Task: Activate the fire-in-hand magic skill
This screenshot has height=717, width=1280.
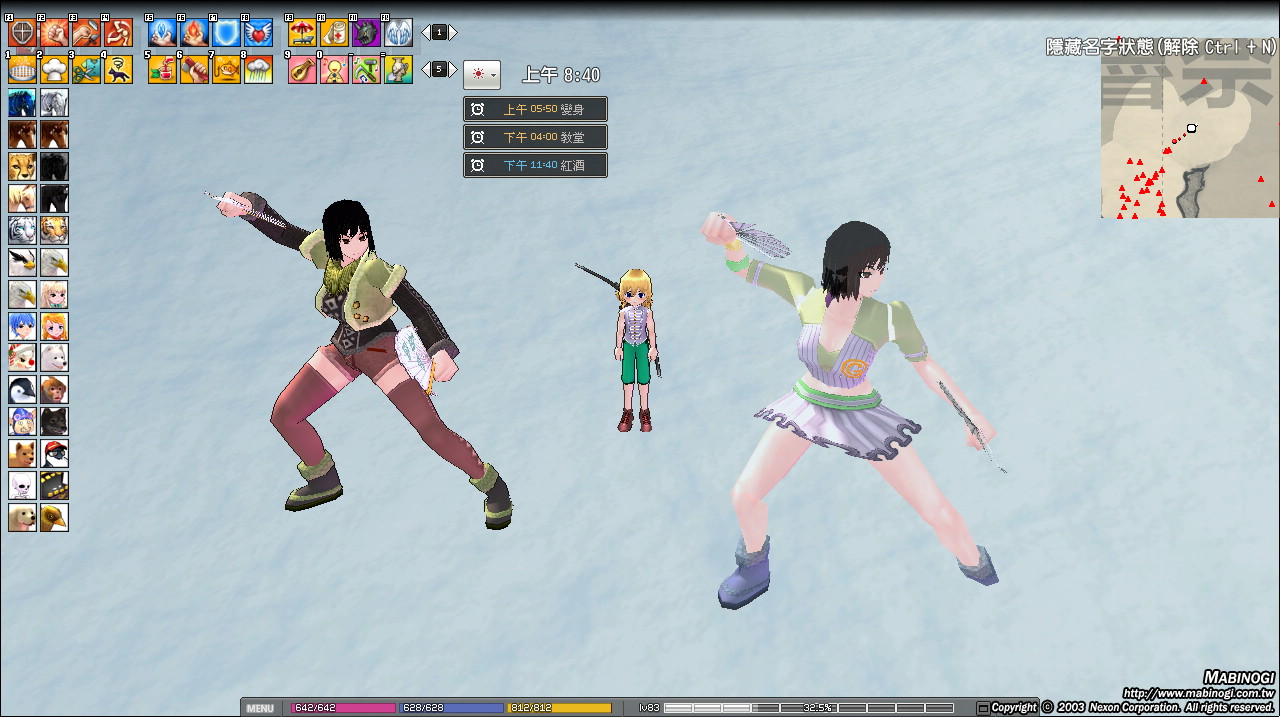Action: coord(194,33)
